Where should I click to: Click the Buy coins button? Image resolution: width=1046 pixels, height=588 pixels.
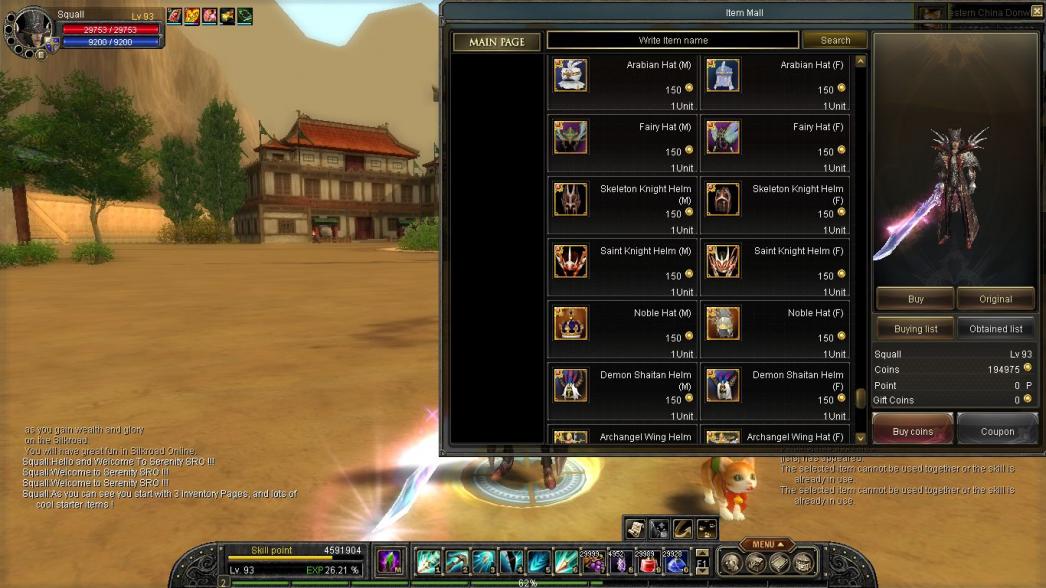(x=912, y=431)
